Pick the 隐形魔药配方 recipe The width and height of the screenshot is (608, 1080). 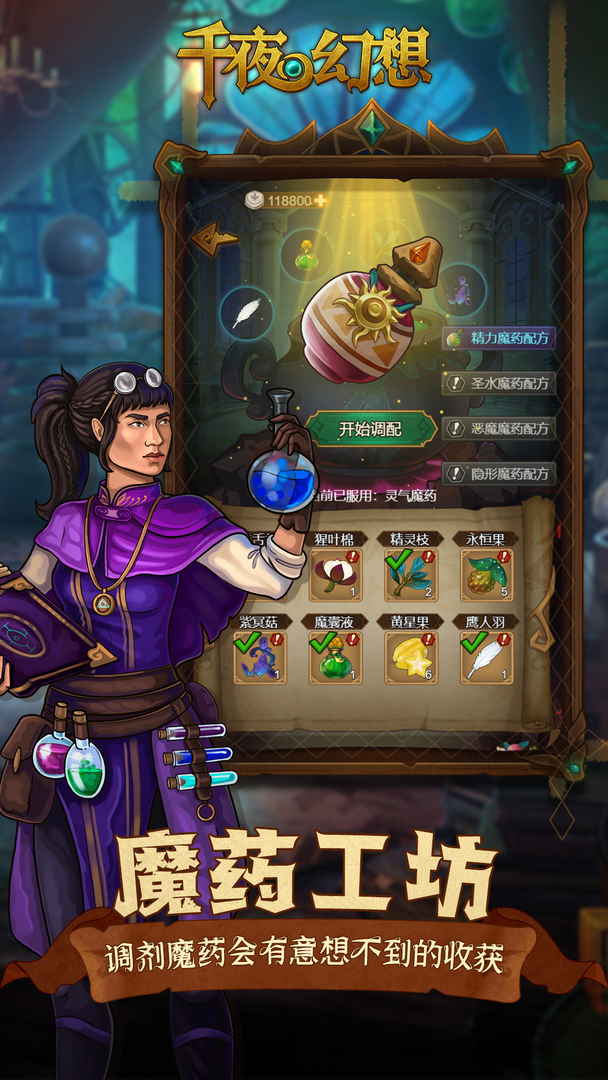499,474
